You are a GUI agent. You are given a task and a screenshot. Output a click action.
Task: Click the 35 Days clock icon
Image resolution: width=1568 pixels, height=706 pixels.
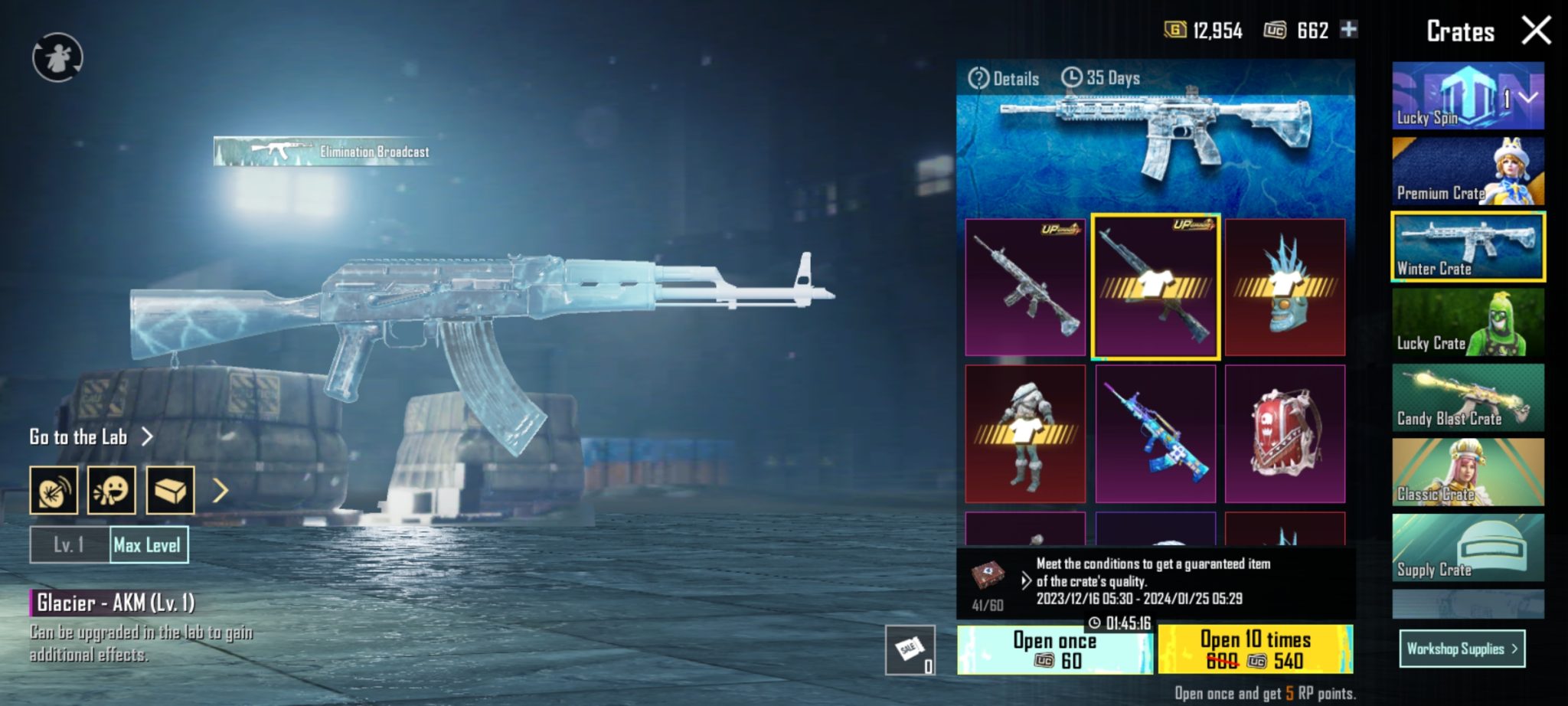(1072, 77)
